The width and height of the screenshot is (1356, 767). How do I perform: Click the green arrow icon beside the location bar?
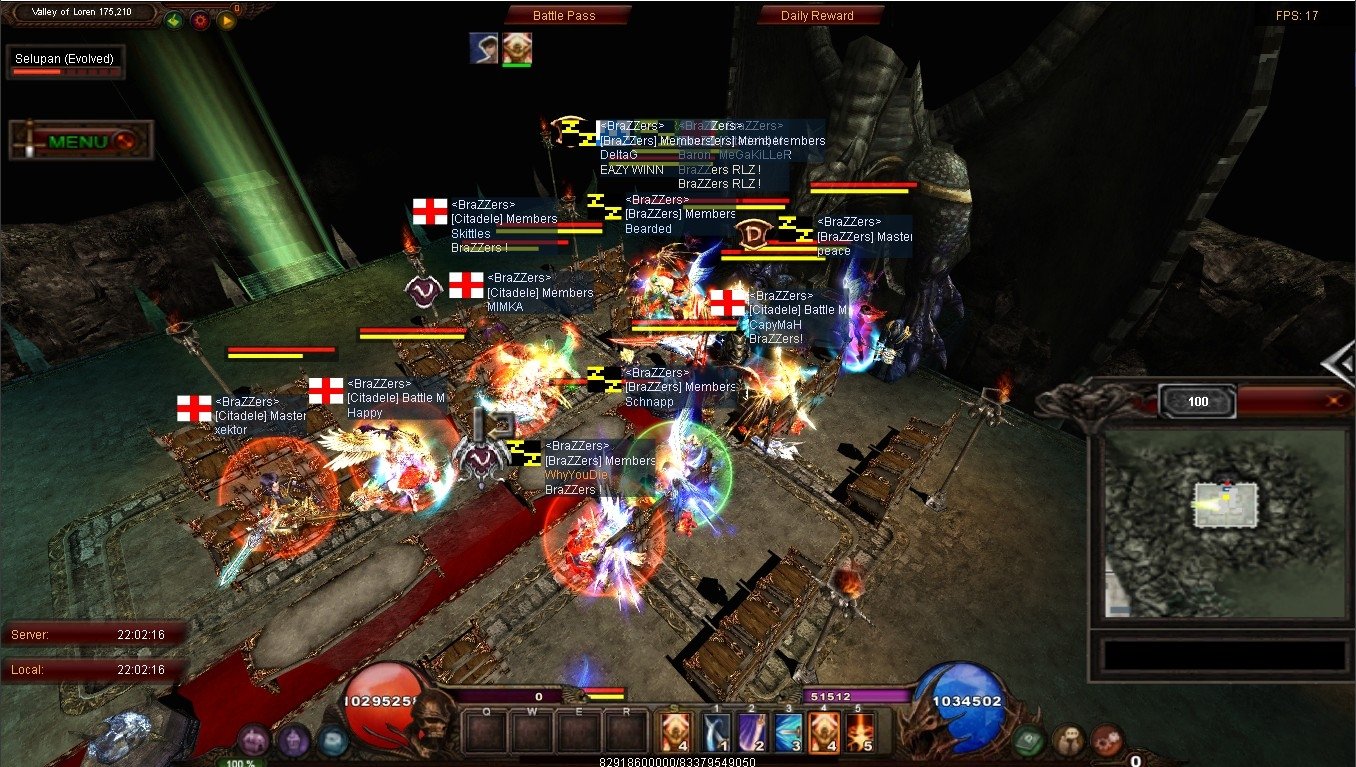174,19
